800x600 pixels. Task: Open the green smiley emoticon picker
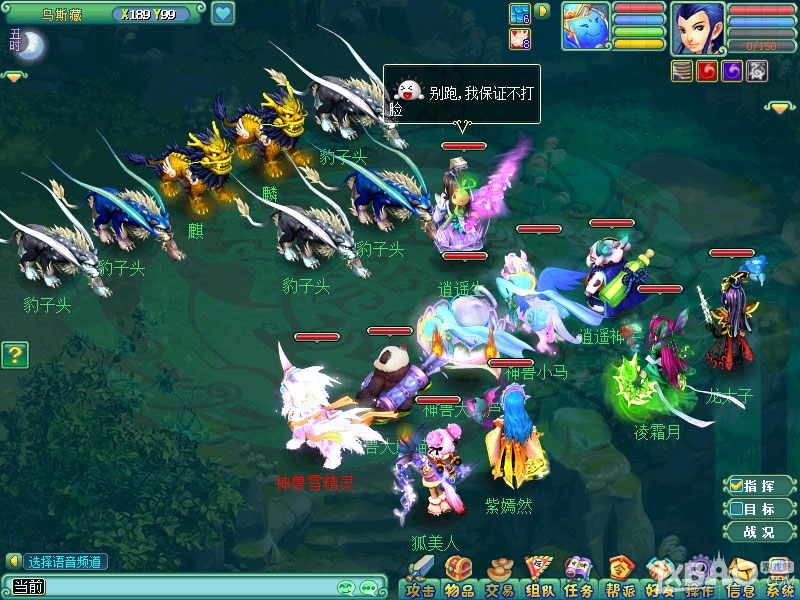(347, 587)
